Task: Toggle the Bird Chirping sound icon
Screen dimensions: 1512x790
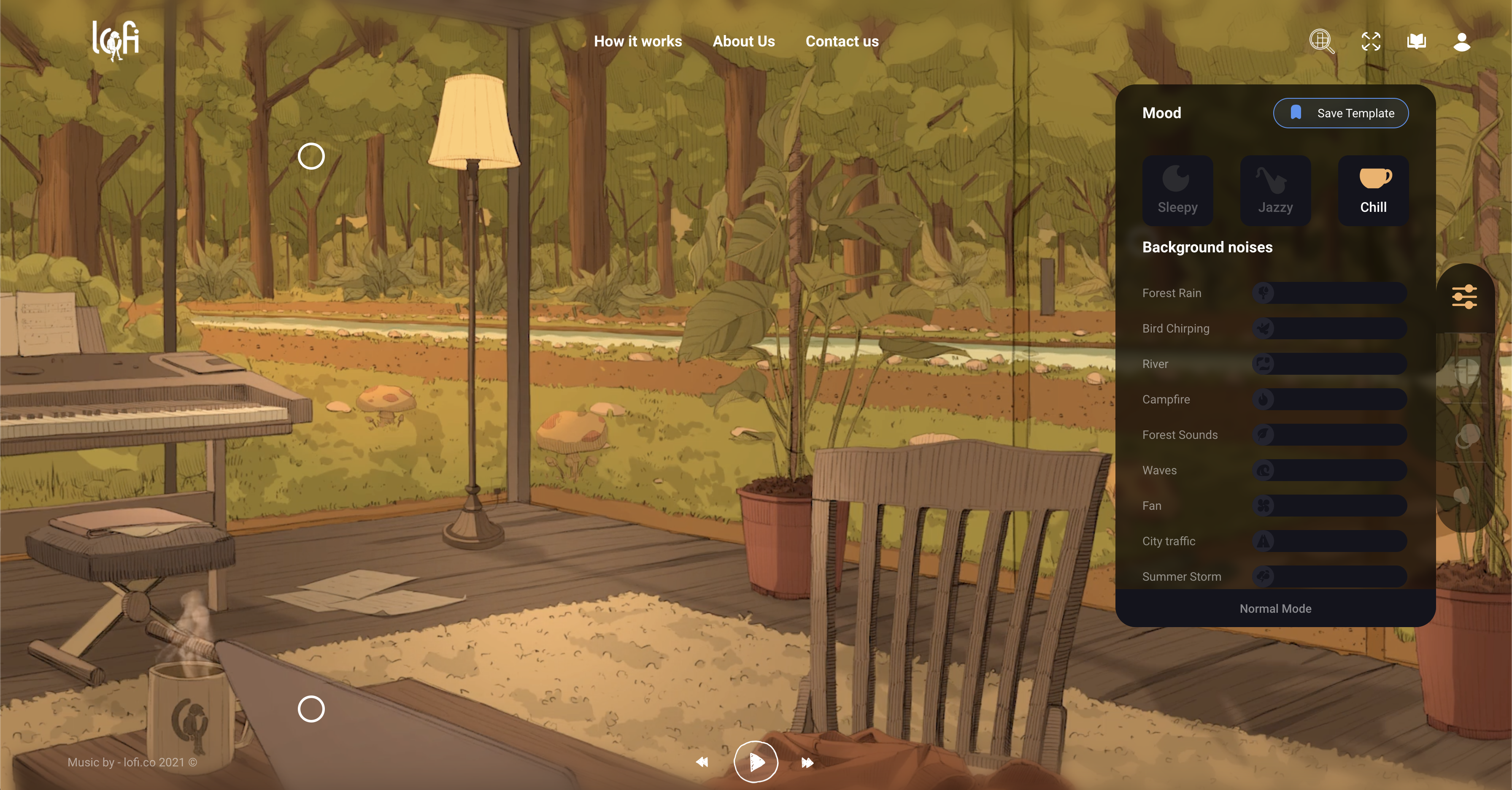Action: click(1263, 329)
